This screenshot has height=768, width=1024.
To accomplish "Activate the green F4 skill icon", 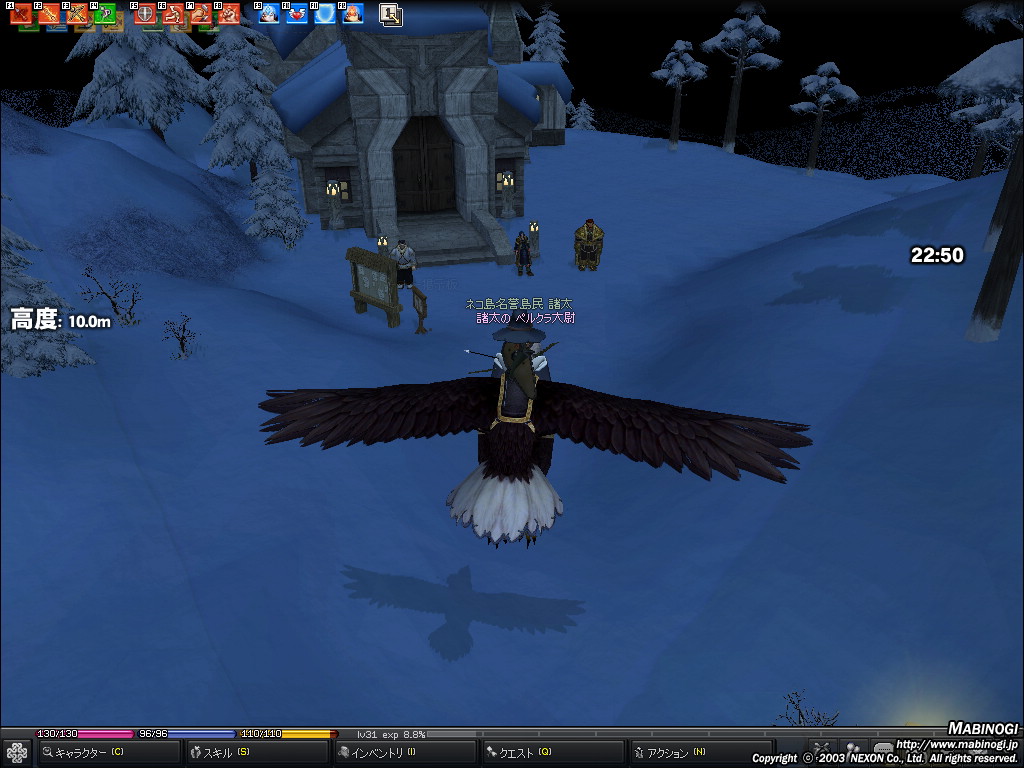I will pyautogui.click(x=105, y=14).
